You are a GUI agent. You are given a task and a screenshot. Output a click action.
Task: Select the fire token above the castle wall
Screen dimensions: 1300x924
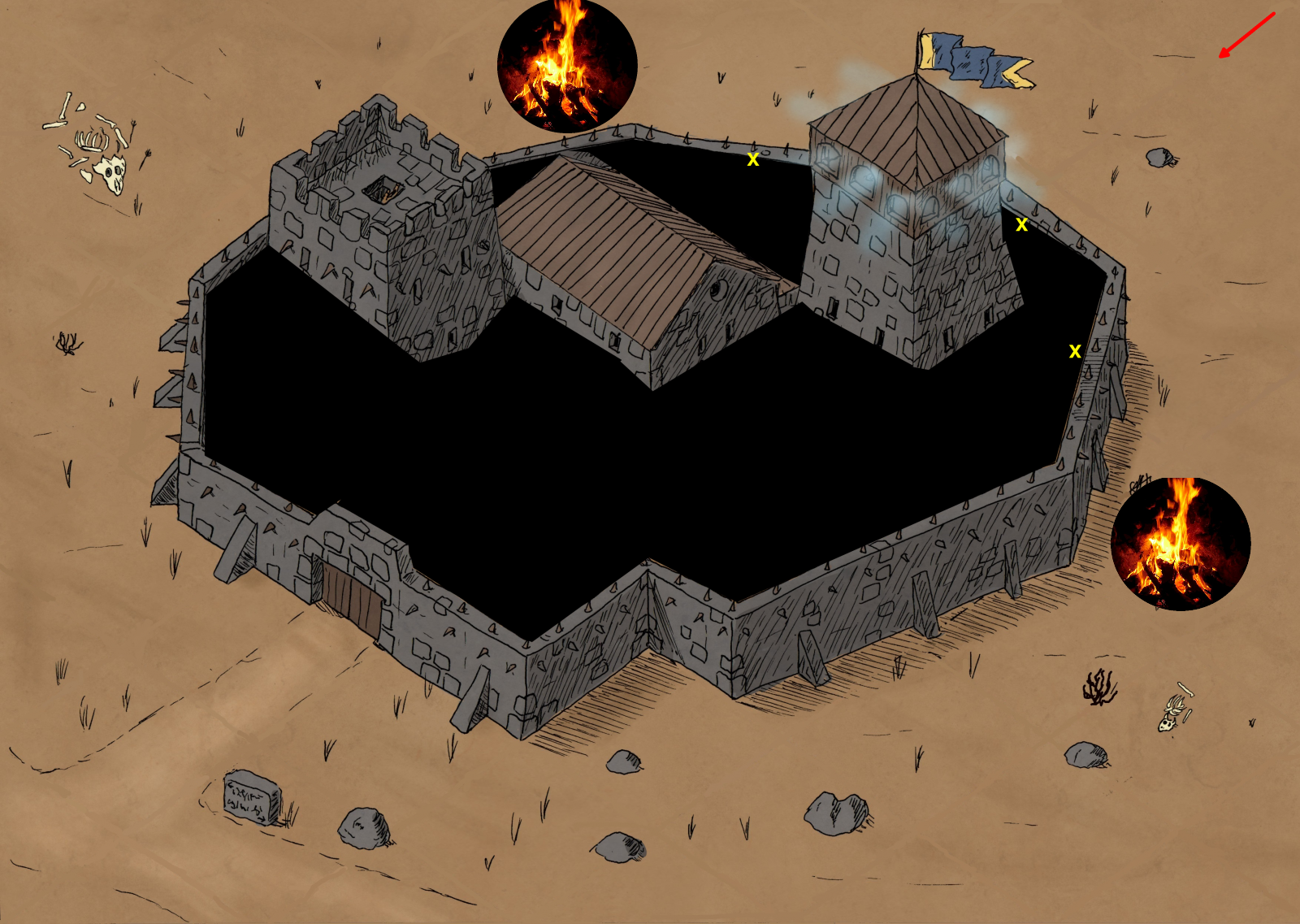click(566, 65)
